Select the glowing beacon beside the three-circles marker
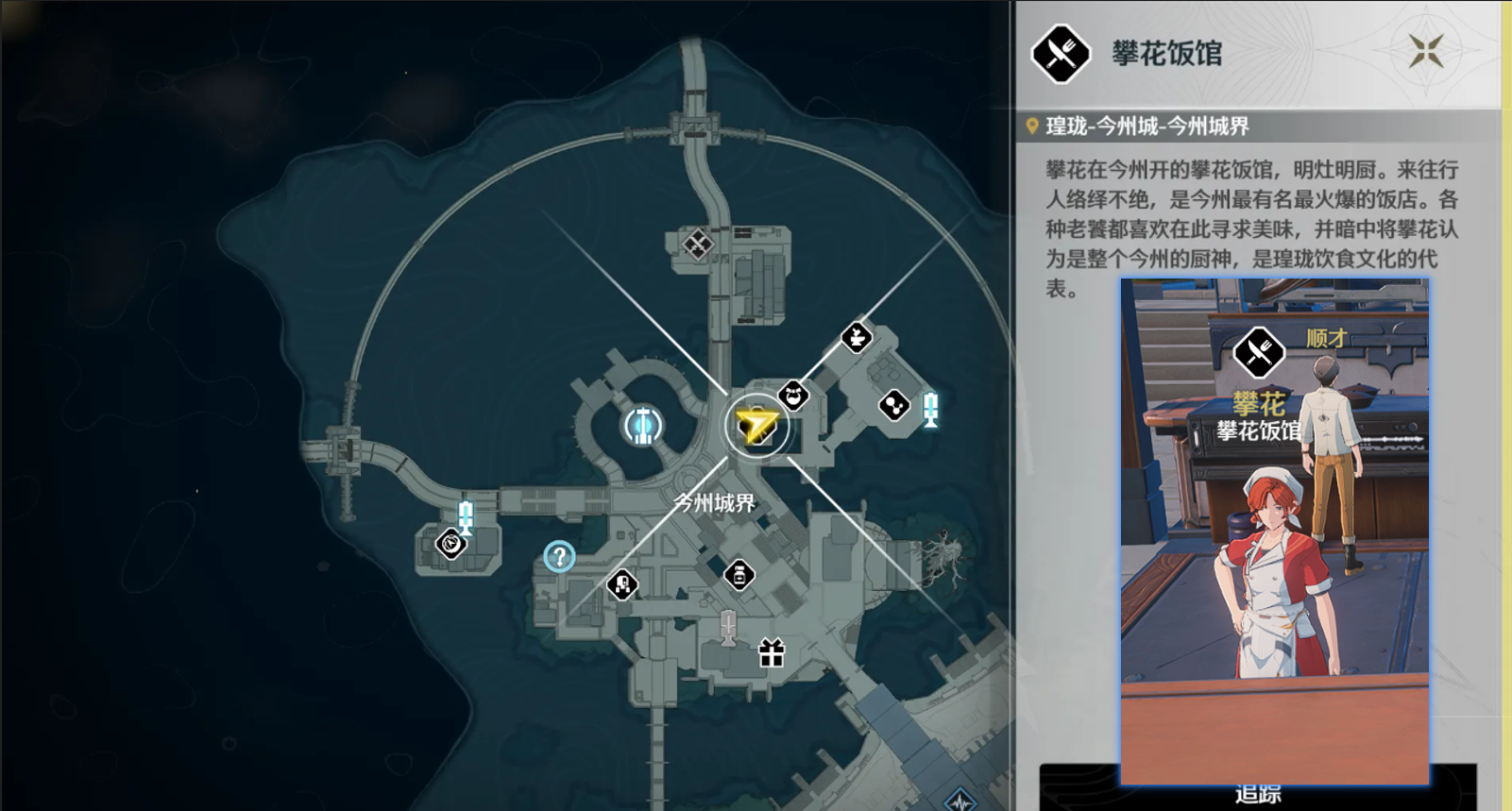 coord(931,410)
